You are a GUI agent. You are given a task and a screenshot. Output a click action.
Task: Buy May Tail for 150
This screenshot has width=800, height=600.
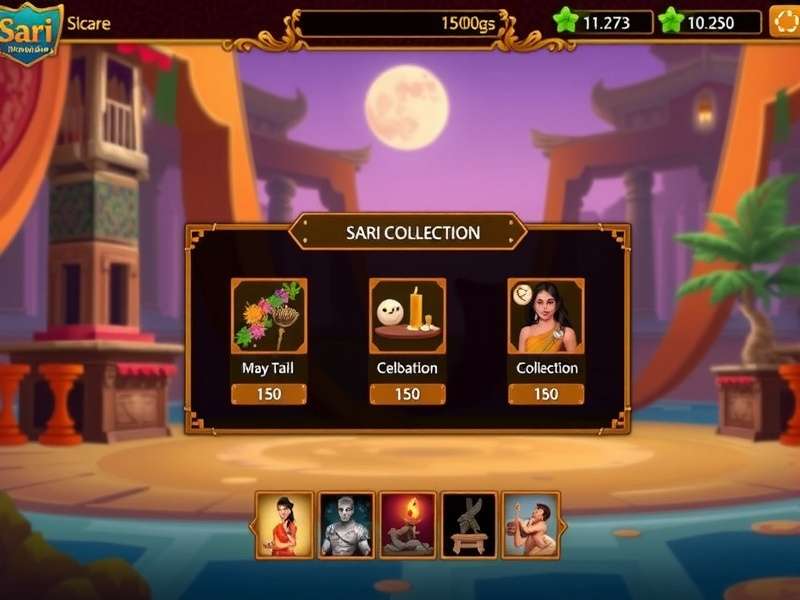pos(269,394)
